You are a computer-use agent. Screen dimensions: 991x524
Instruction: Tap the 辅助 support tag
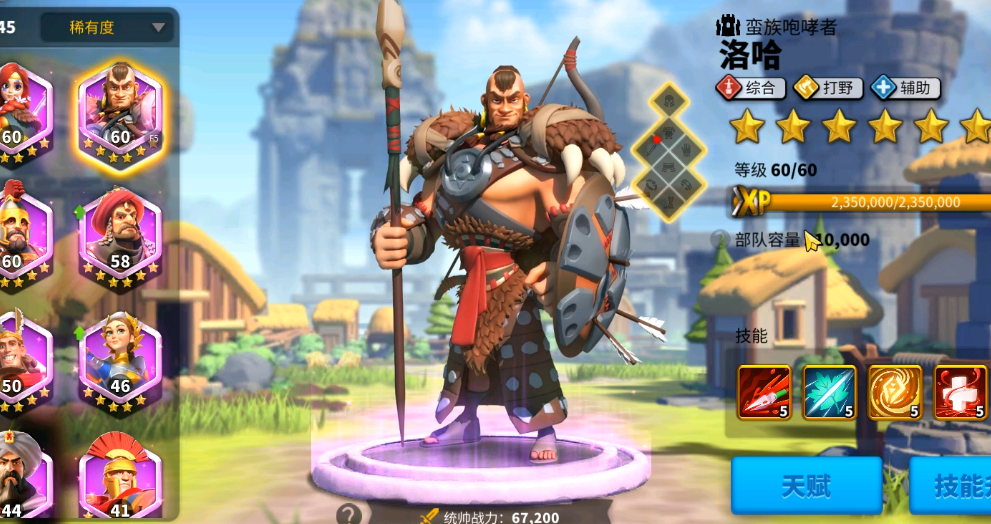click(905, 88)
